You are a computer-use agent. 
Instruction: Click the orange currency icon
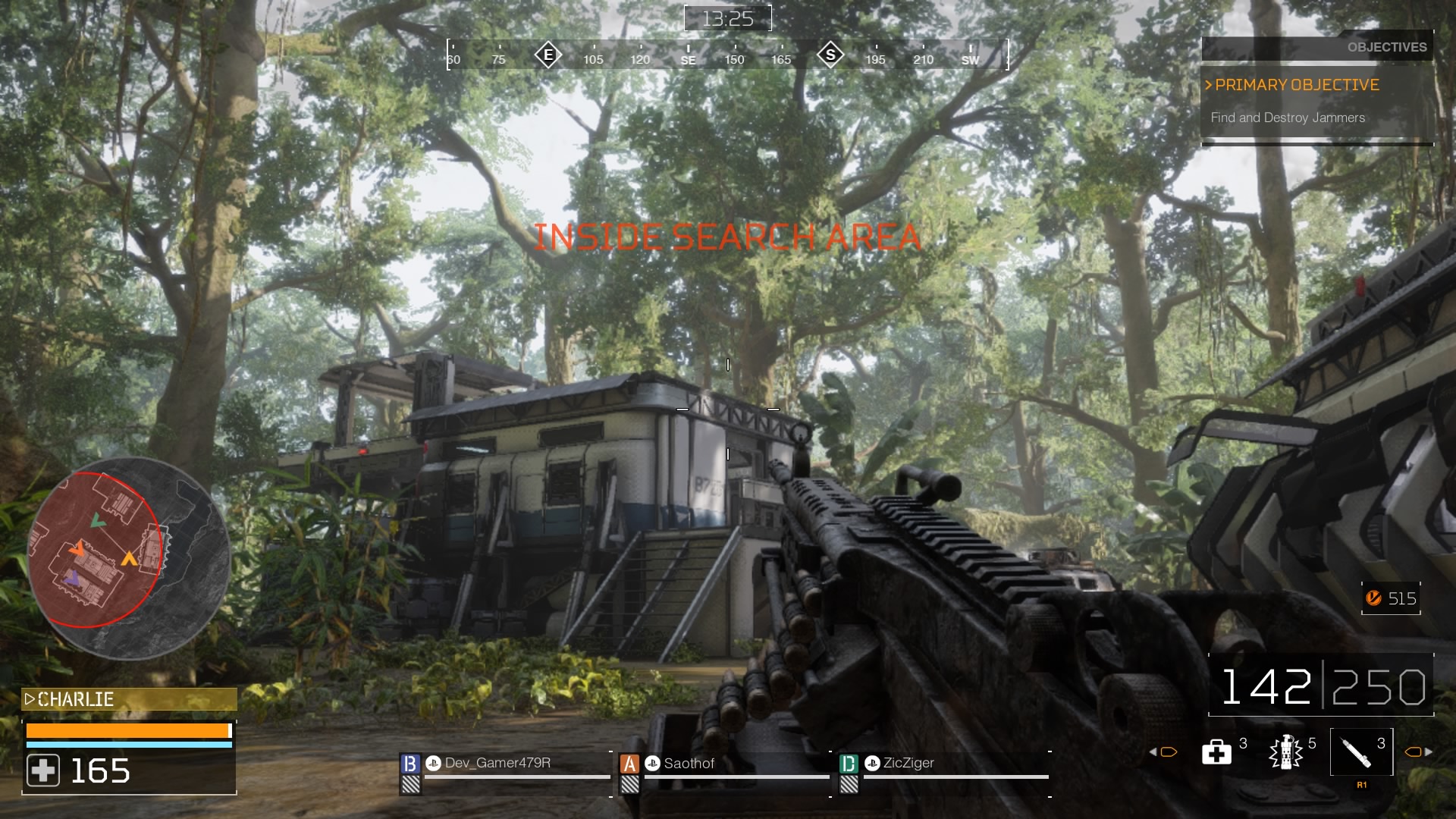pos(1373,598)
